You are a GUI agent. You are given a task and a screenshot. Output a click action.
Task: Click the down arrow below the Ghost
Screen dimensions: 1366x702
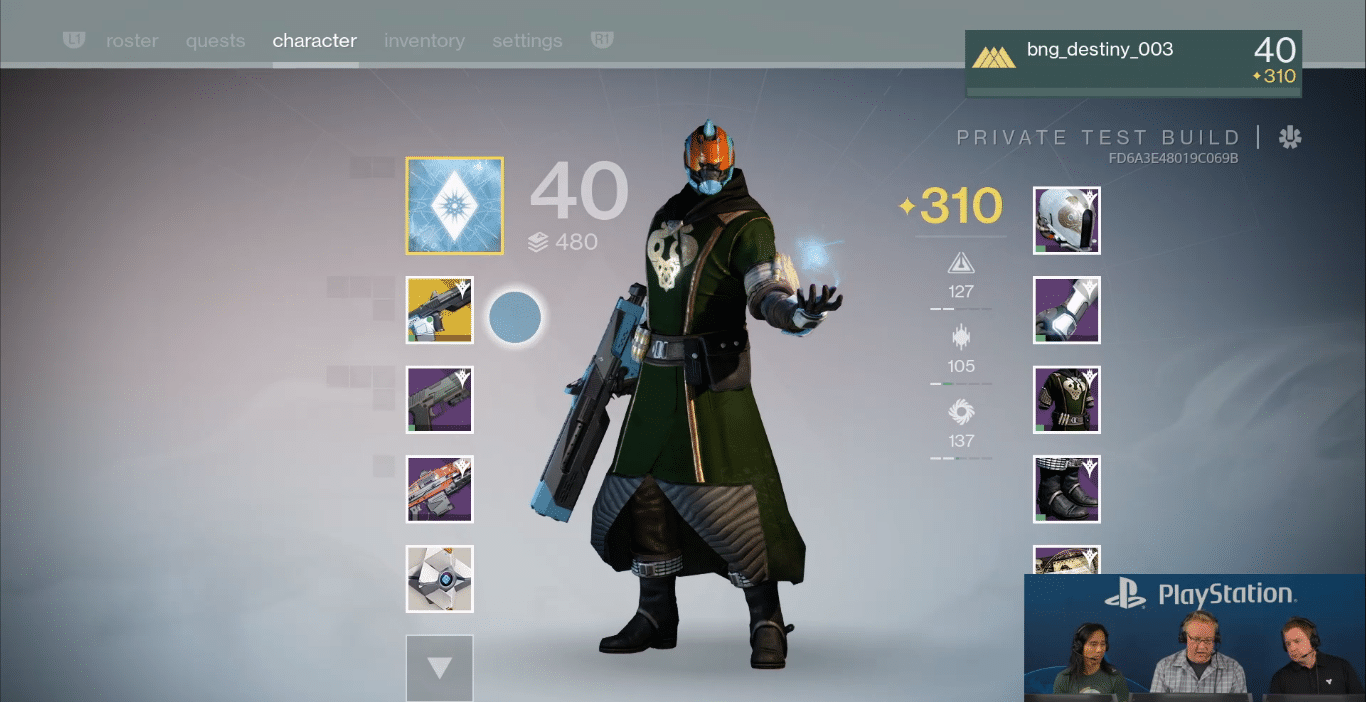click(440, 667)
